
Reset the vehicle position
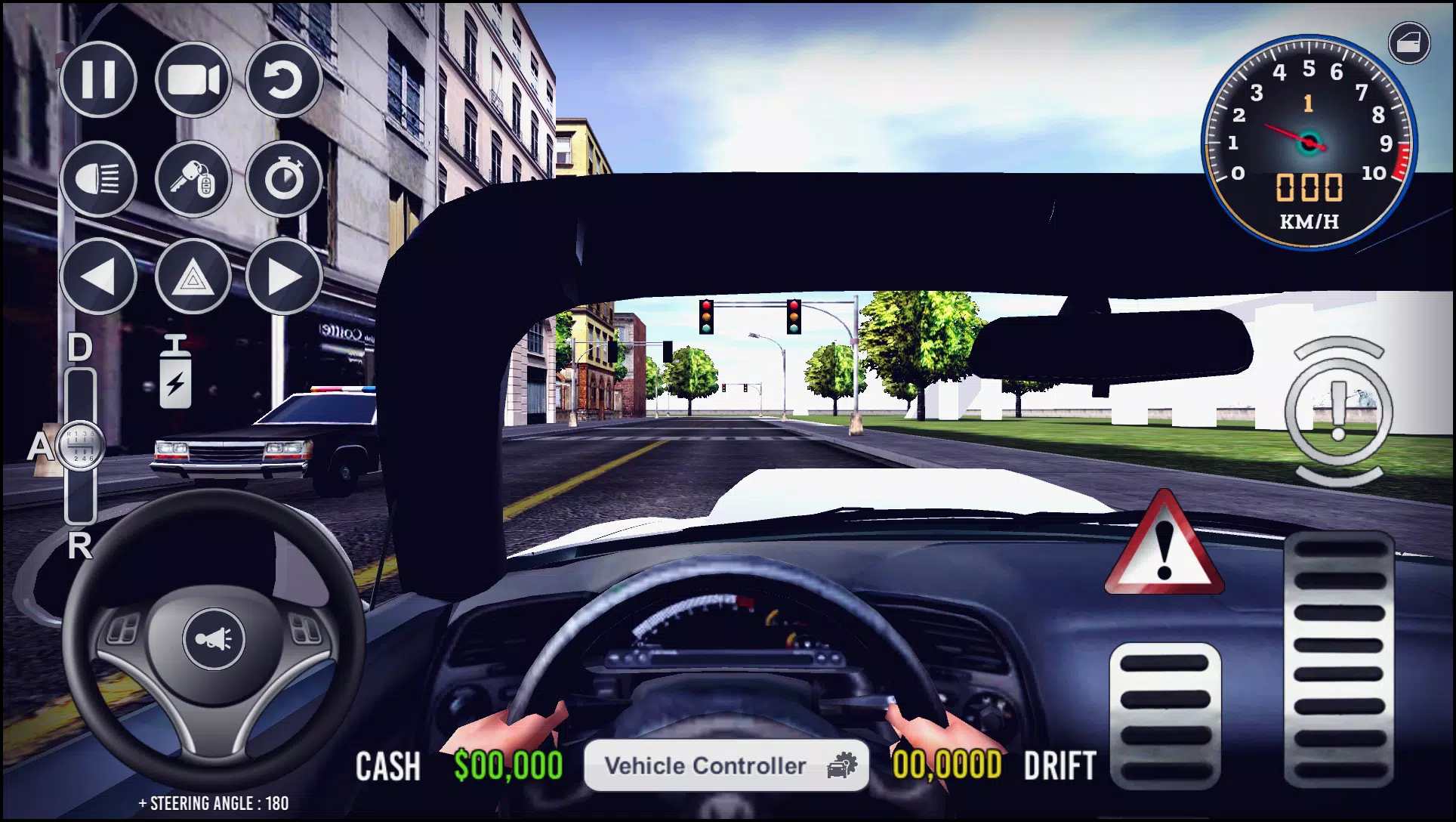pos(283,79)
